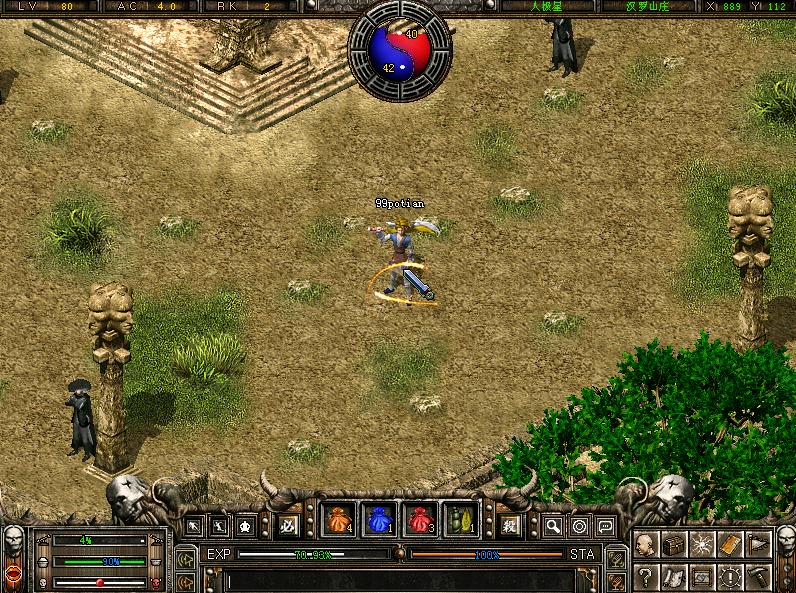
Task: Open the treasure chest inventory
Action: pos(673,545)
